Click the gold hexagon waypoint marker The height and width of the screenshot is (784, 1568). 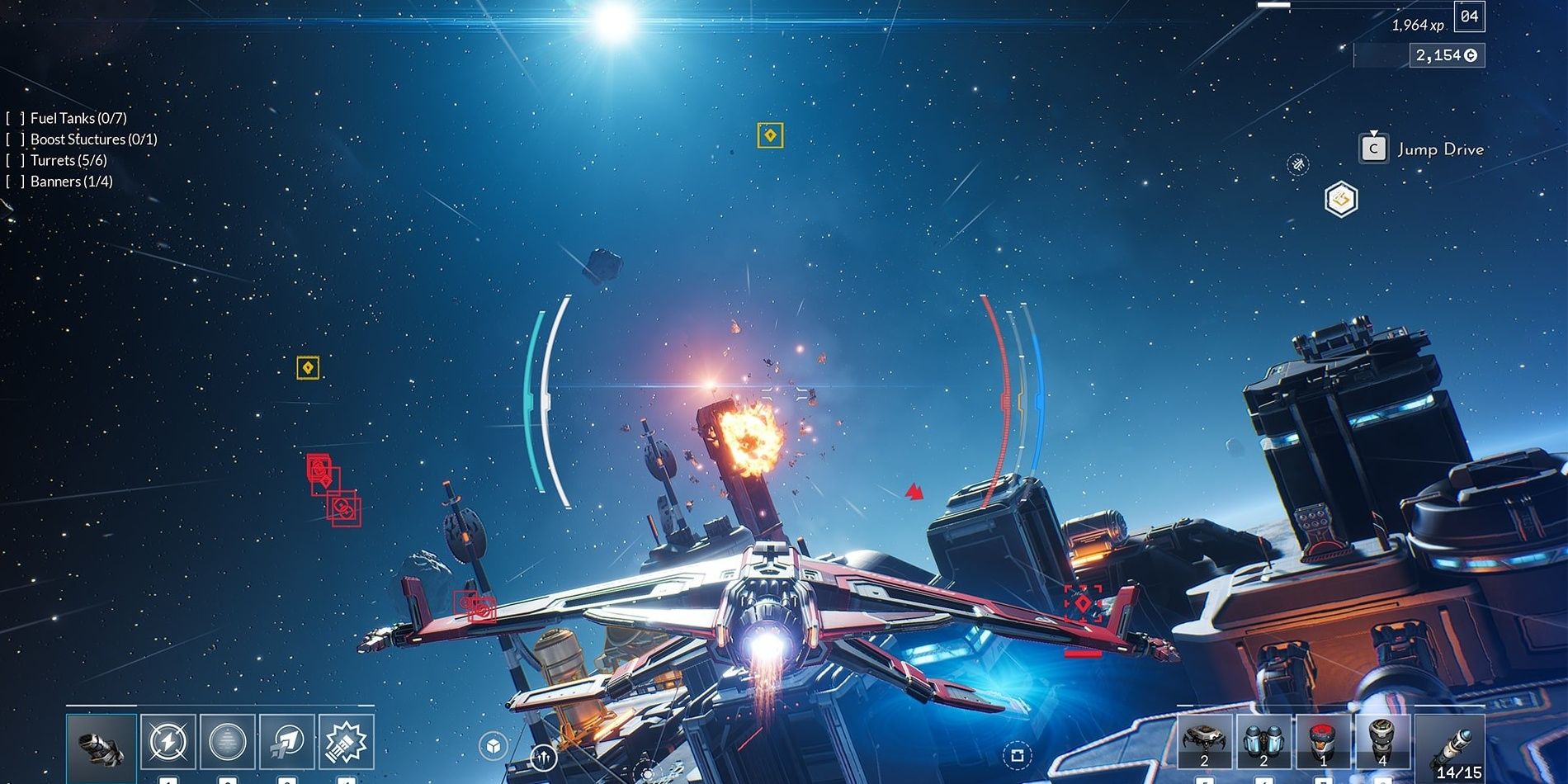1341,200
